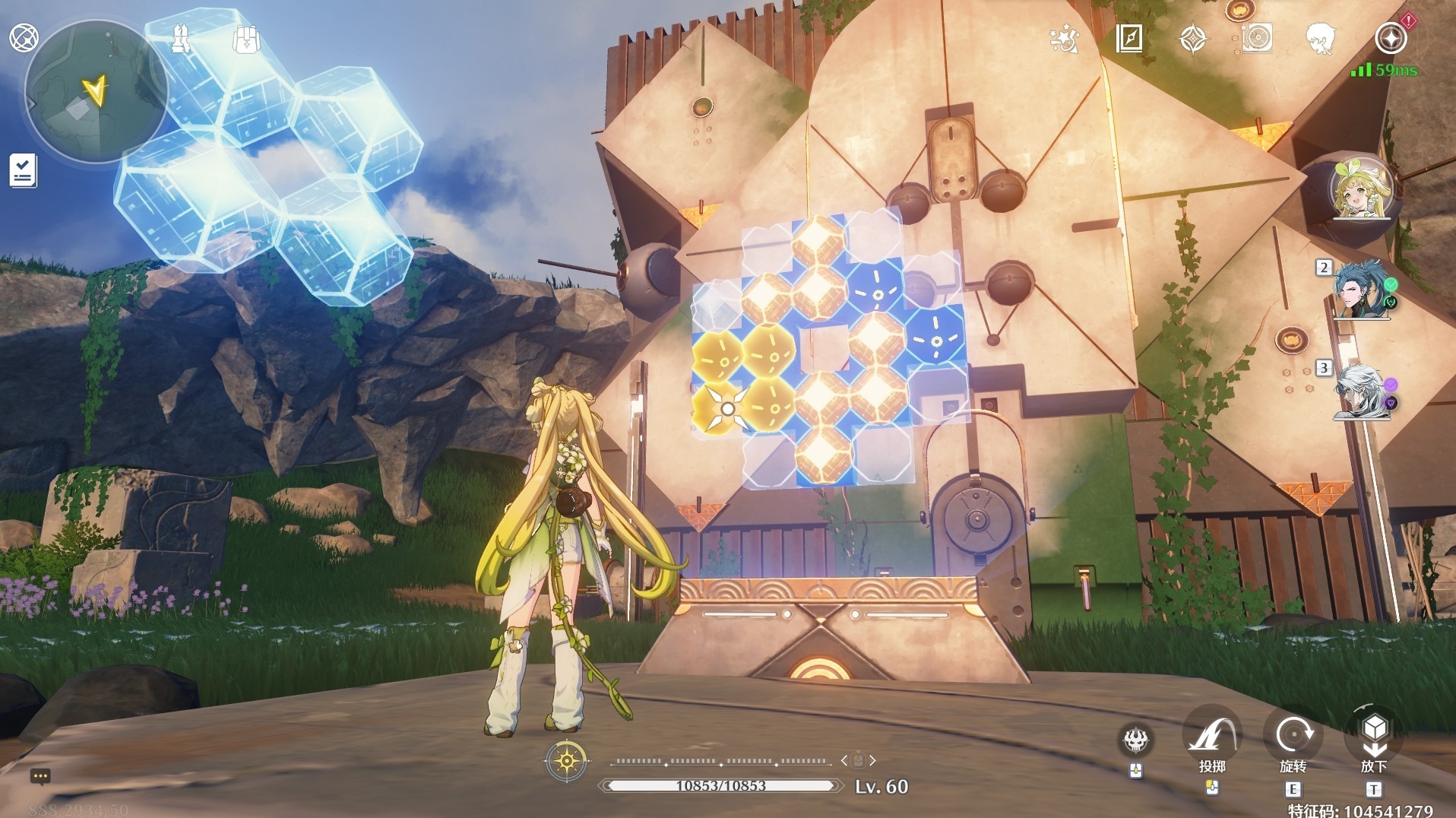Viewport: 1456px width, 818px height.
Task: Activate the skull echo skill
Action: [x=1136, y=738]
